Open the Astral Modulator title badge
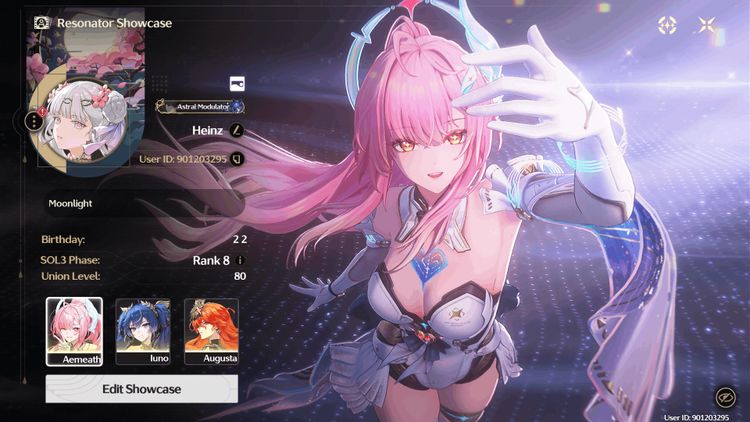This screenshot has height=422, width=750. point(200,106)
